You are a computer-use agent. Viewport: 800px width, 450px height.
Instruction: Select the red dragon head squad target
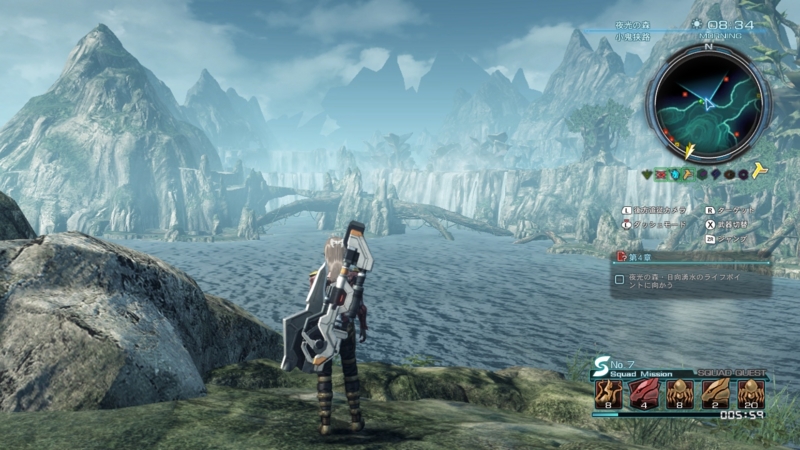point(643,393)
